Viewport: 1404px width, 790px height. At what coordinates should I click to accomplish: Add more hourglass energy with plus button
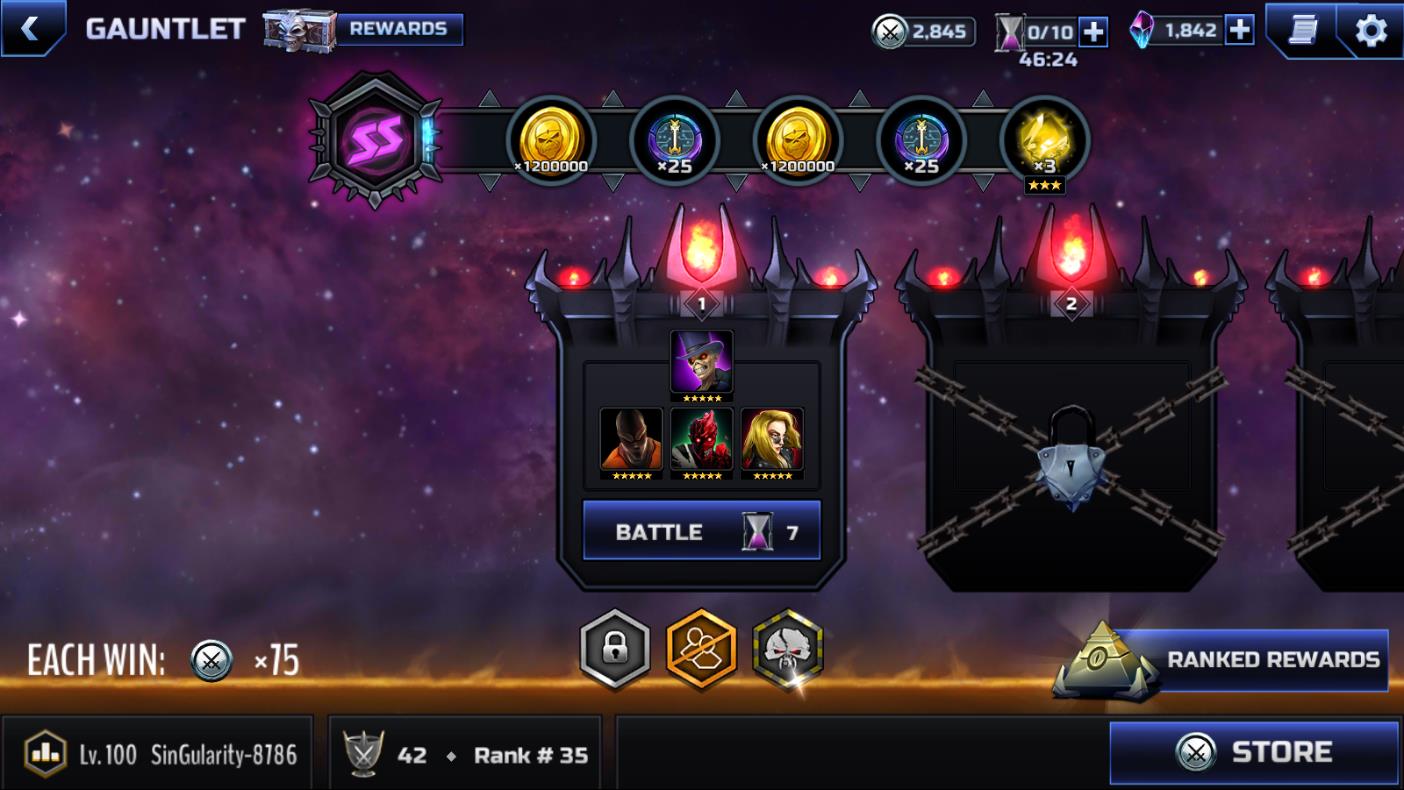pyautogui.click(x=1094, y=32)
